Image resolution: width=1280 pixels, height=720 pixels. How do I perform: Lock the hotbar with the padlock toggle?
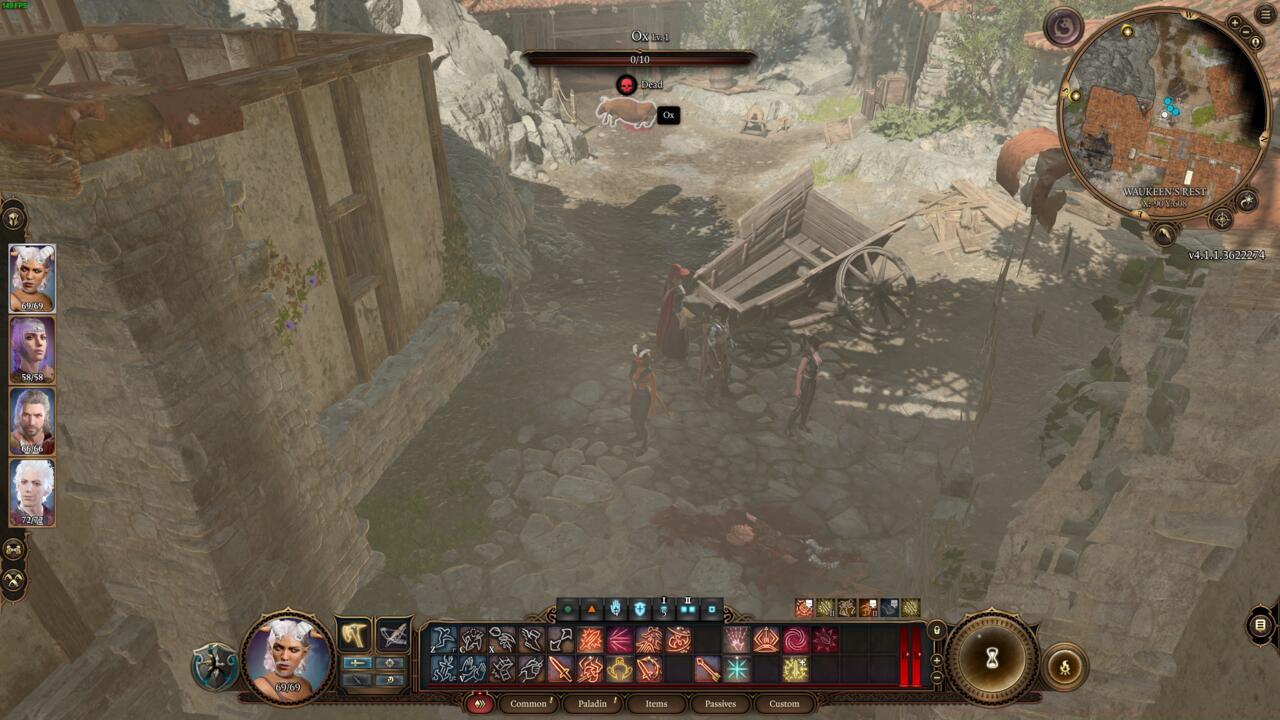pos(936,630)
